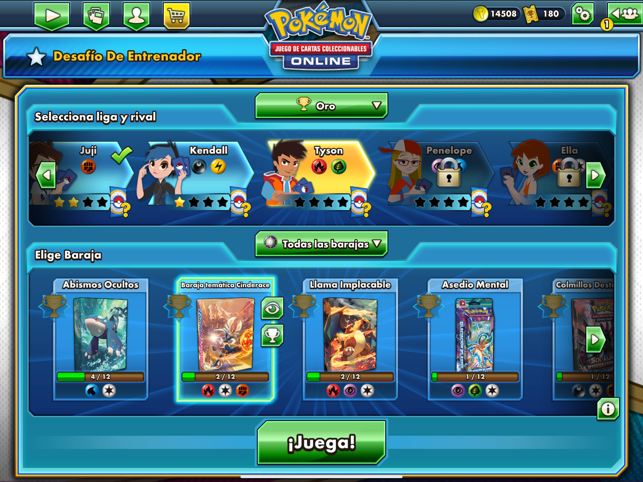This screenshot has width=643, height=482.
Task: Show previous rivals with left arrow
Action: [x=46, y=176]
